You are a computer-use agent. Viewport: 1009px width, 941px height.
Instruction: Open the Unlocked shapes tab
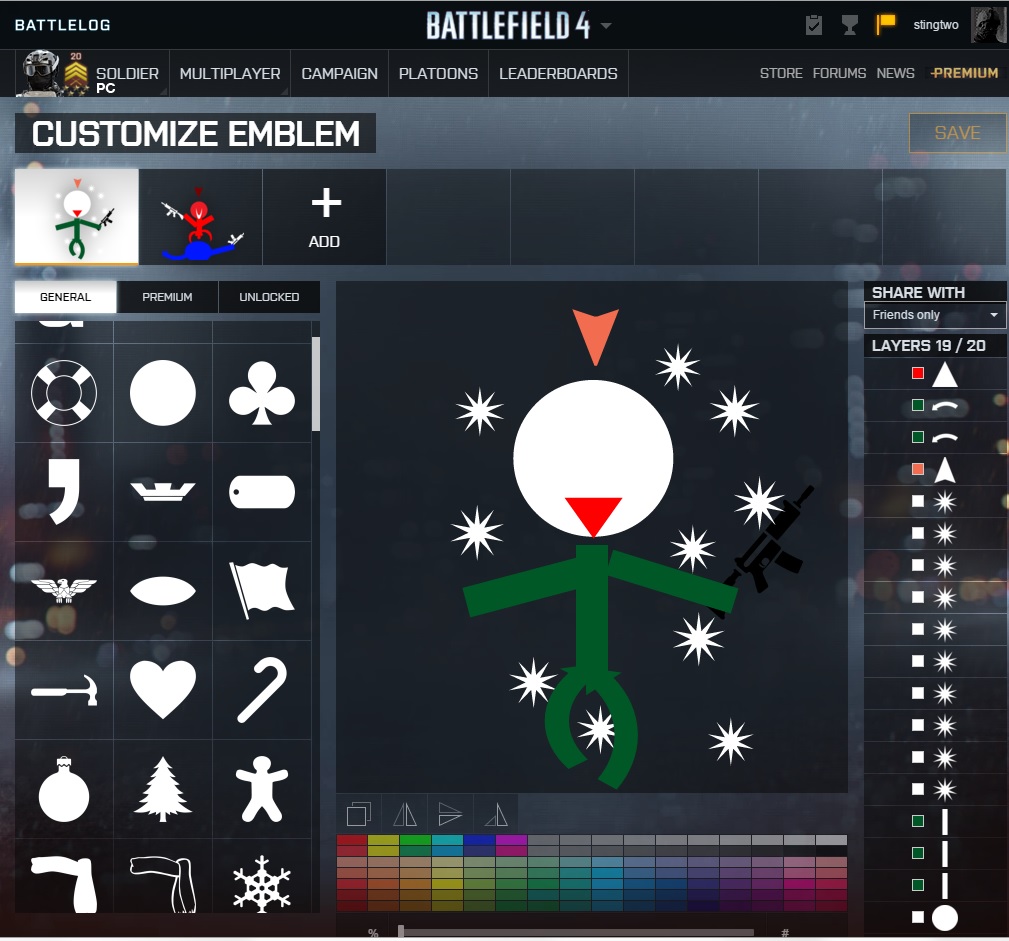[269, 297]
